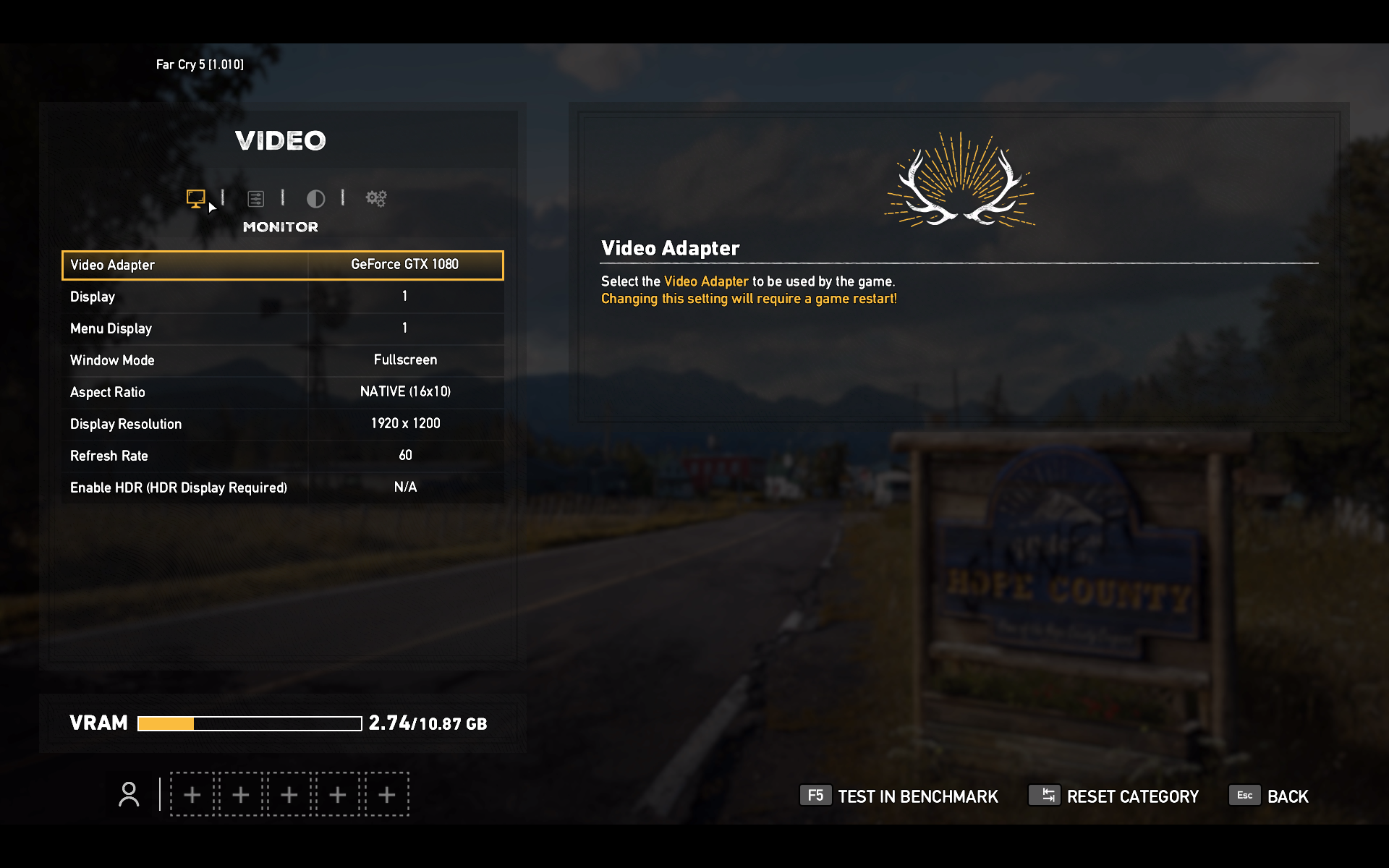This screenshot has height=868, width=1389.
Task: Select the player profile icon
Action: point(129,794)
